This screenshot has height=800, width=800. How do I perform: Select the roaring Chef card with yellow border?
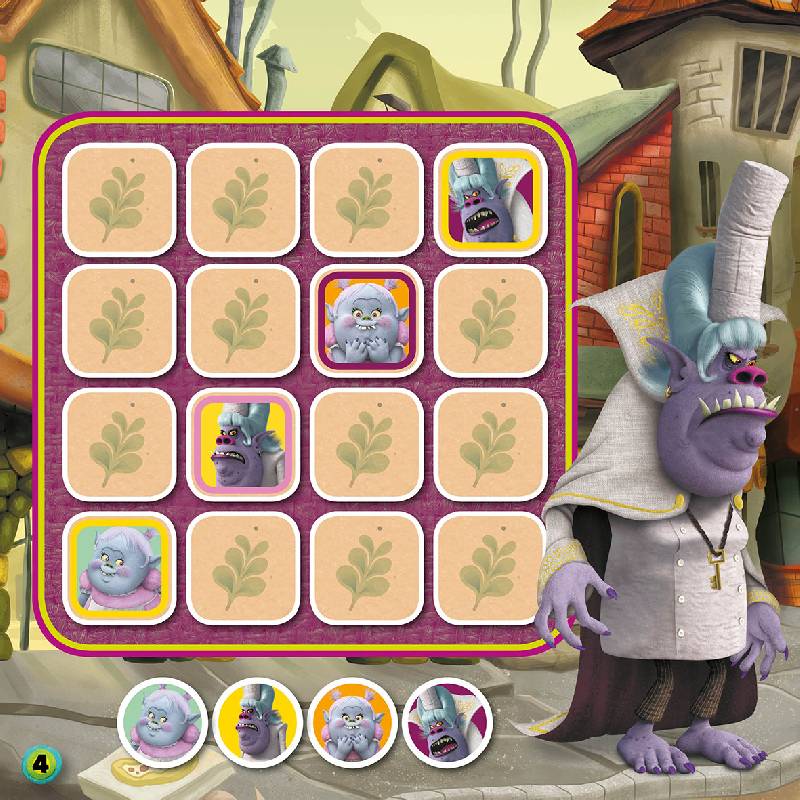487,196
